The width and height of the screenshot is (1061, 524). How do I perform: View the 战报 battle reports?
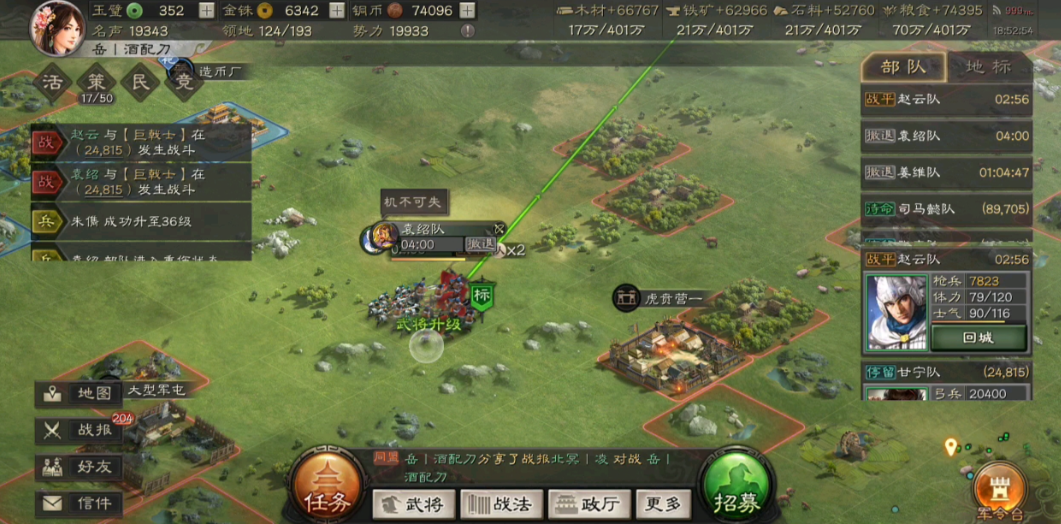click(80, 431)
